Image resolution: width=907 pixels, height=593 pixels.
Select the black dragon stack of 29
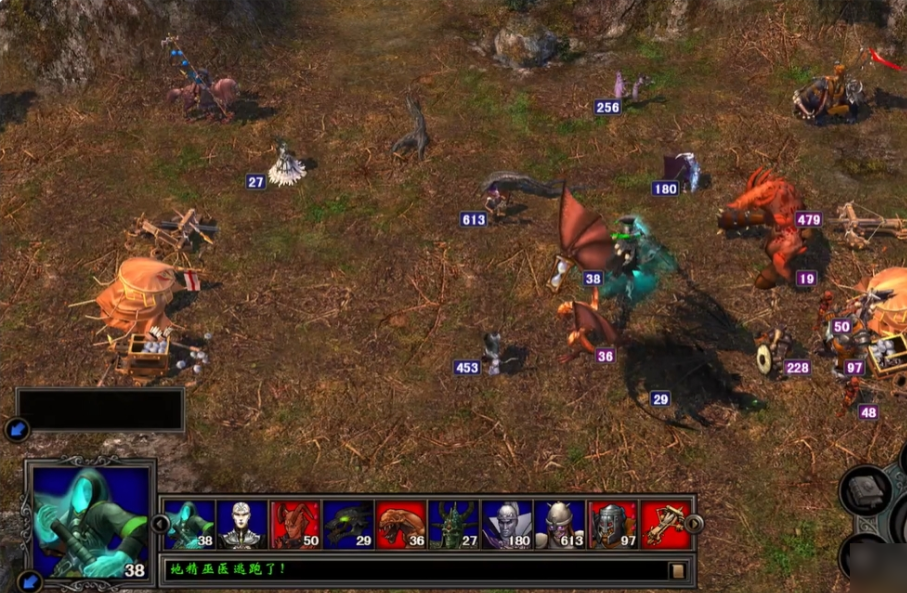pyautogui.click(x=348, y=525)
